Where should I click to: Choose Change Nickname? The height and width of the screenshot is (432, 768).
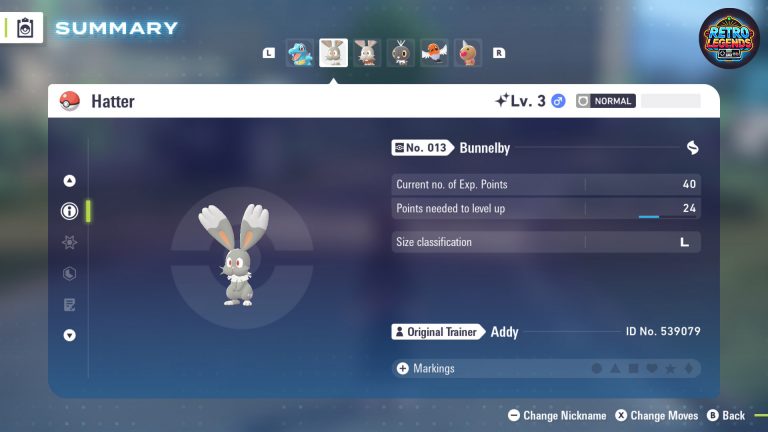coord(557,415)
